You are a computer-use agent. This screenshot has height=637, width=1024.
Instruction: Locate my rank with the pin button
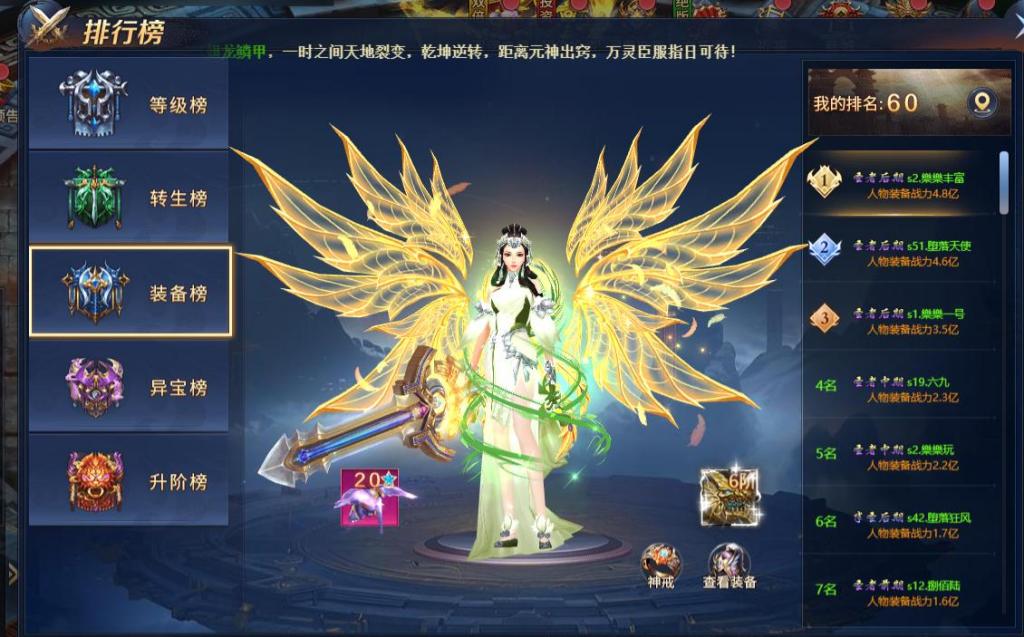coord(981,103)
